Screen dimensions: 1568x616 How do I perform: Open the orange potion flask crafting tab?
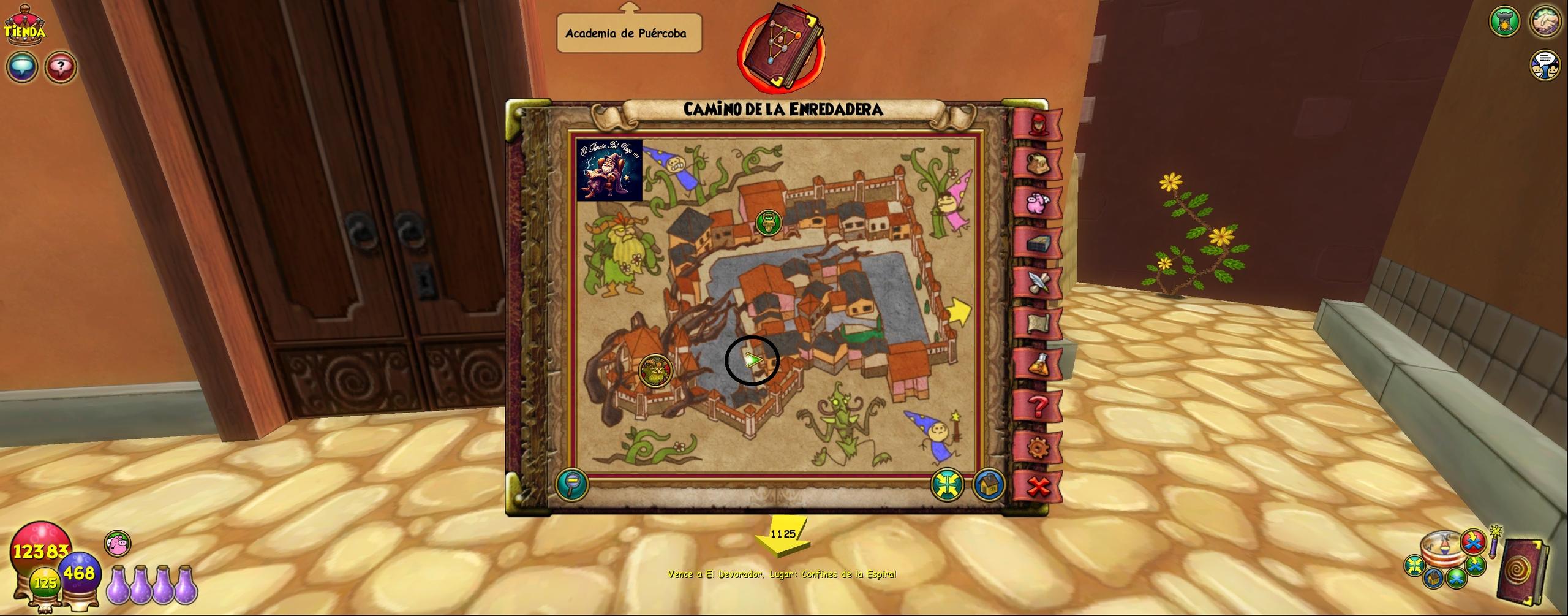click(x=1038, y=364)
